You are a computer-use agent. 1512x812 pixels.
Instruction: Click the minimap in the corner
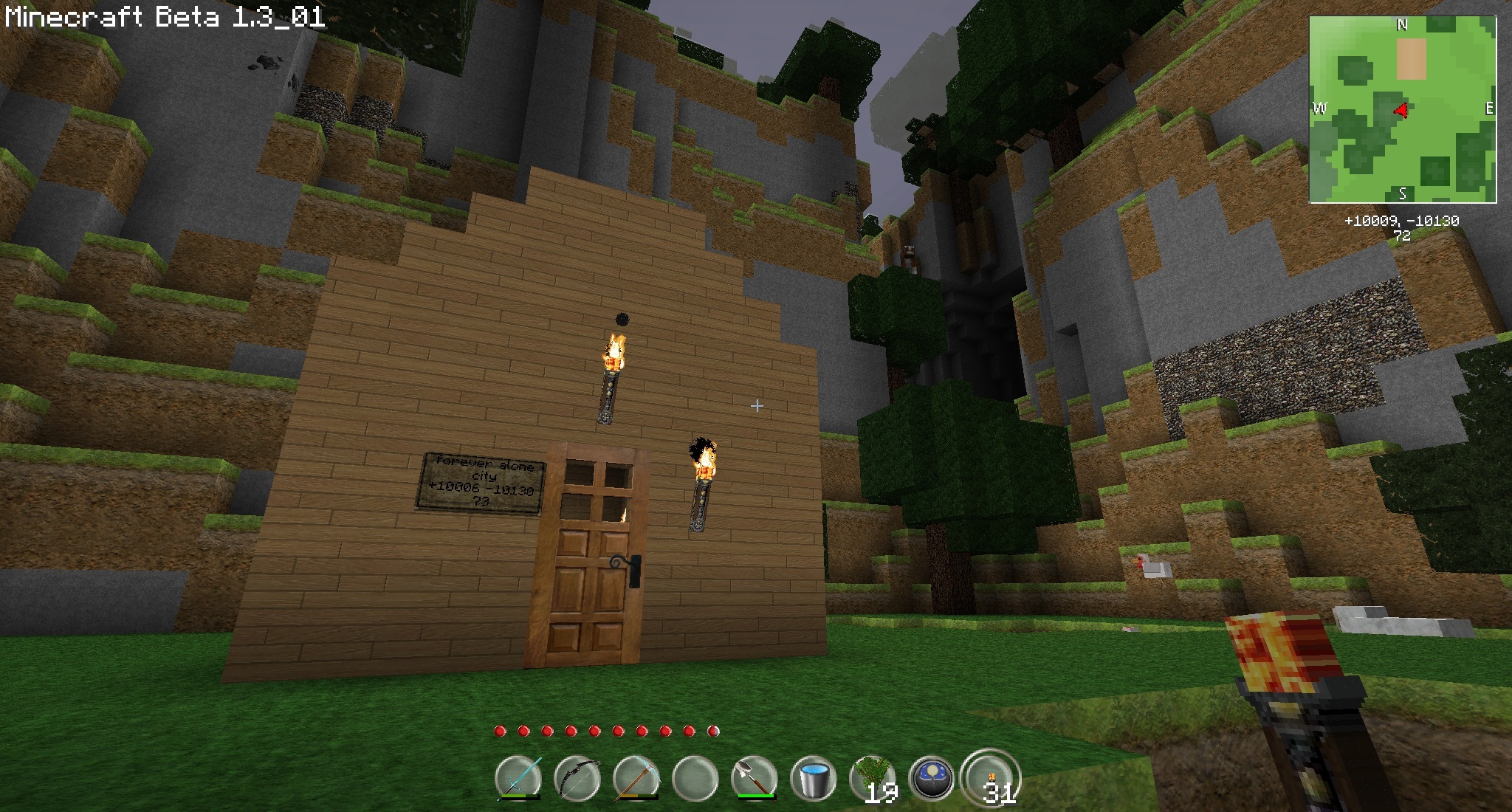1403,109
